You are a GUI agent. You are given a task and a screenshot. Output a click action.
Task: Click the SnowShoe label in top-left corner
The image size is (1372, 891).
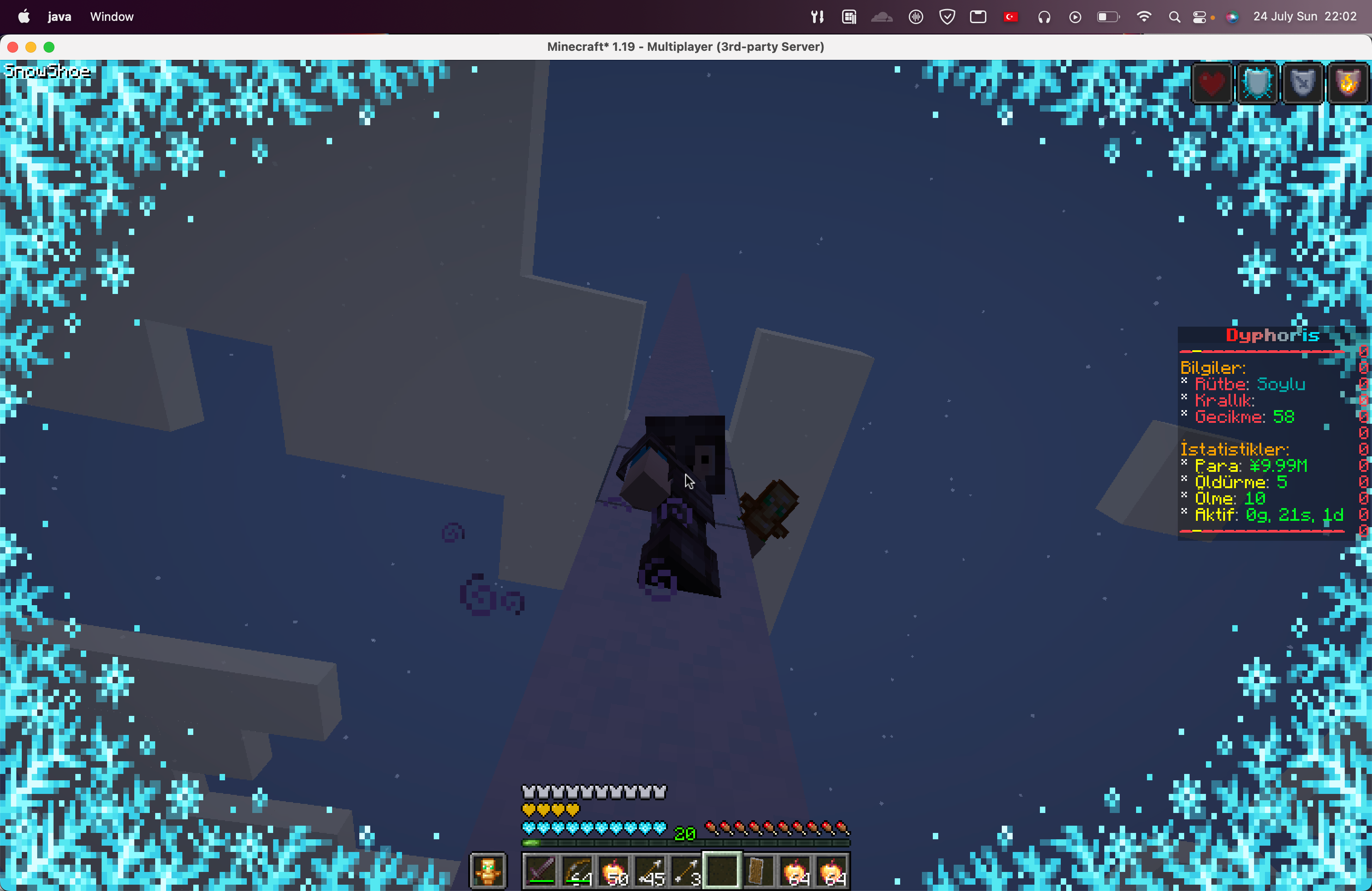[x=47, y=71]
